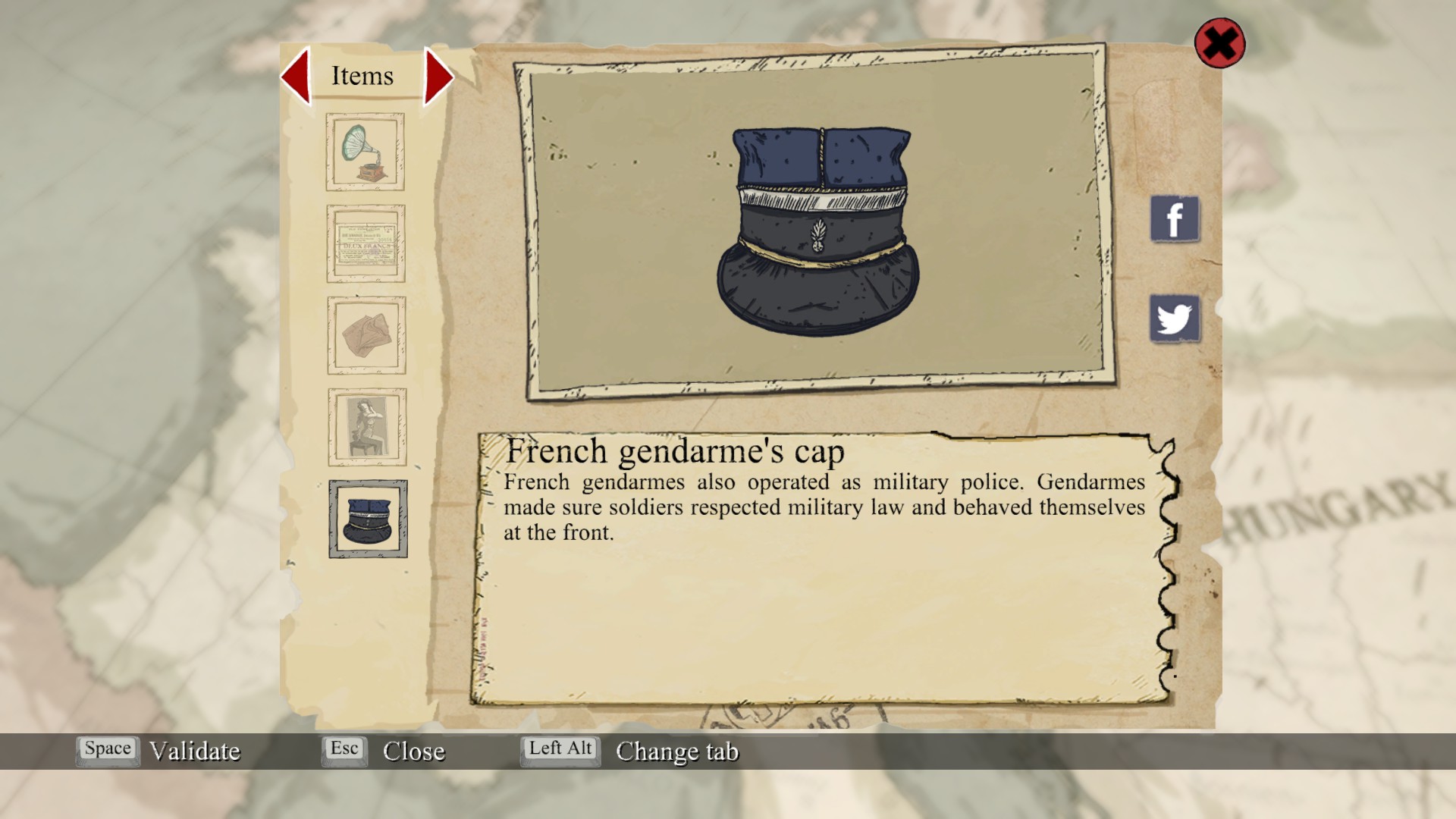Select the gramophone item thumbnail
The height and width of the screenshot is (819, 1456).
tap(365, 152)
